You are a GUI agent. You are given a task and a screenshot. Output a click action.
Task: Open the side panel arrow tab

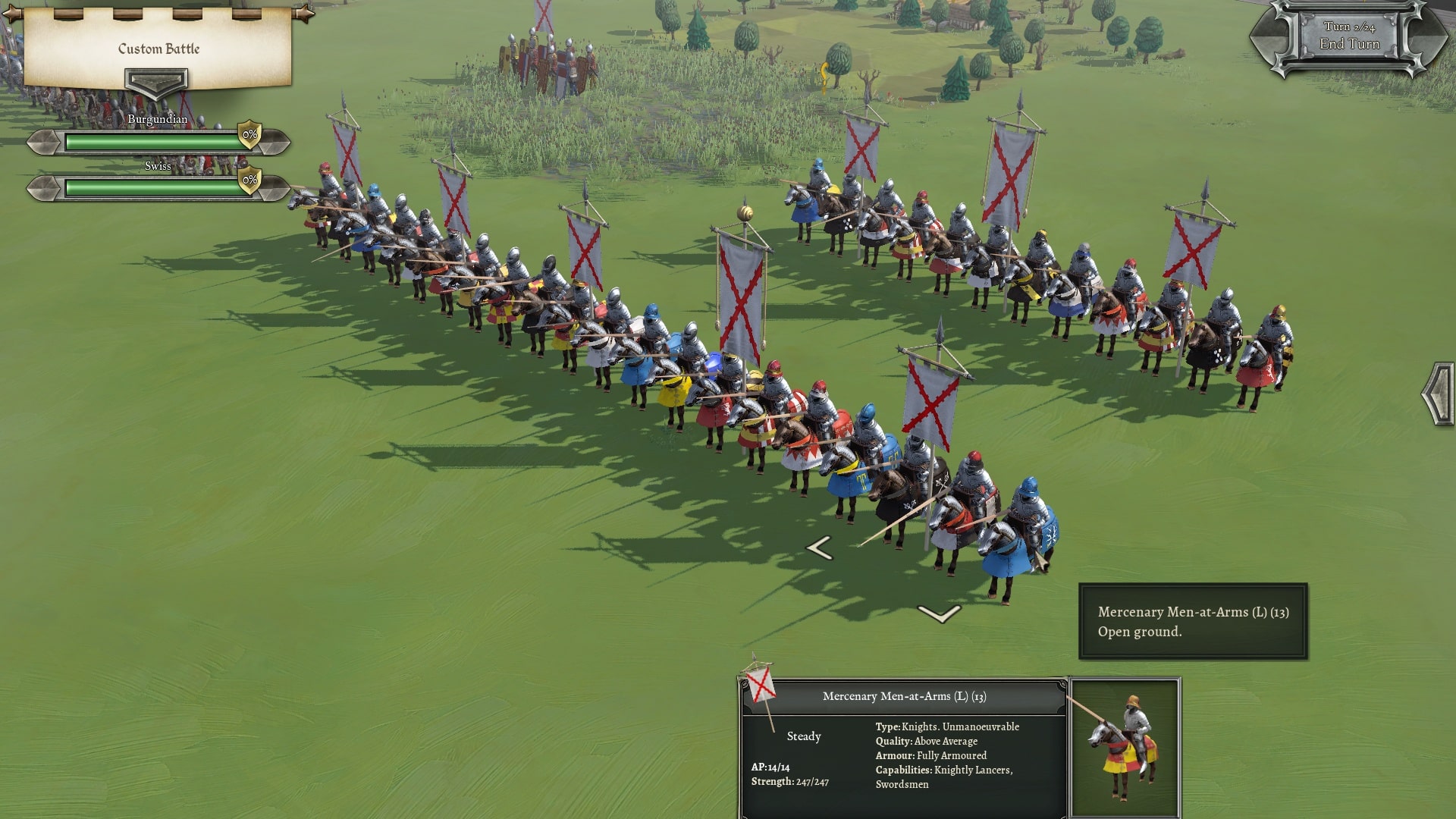coord(1439,394)
